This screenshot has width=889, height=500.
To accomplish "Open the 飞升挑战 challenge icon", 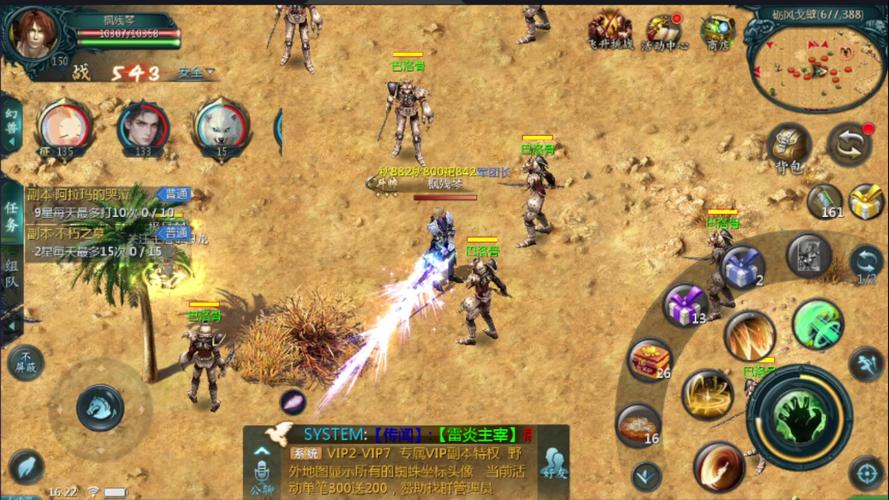I will pos(609,30).
